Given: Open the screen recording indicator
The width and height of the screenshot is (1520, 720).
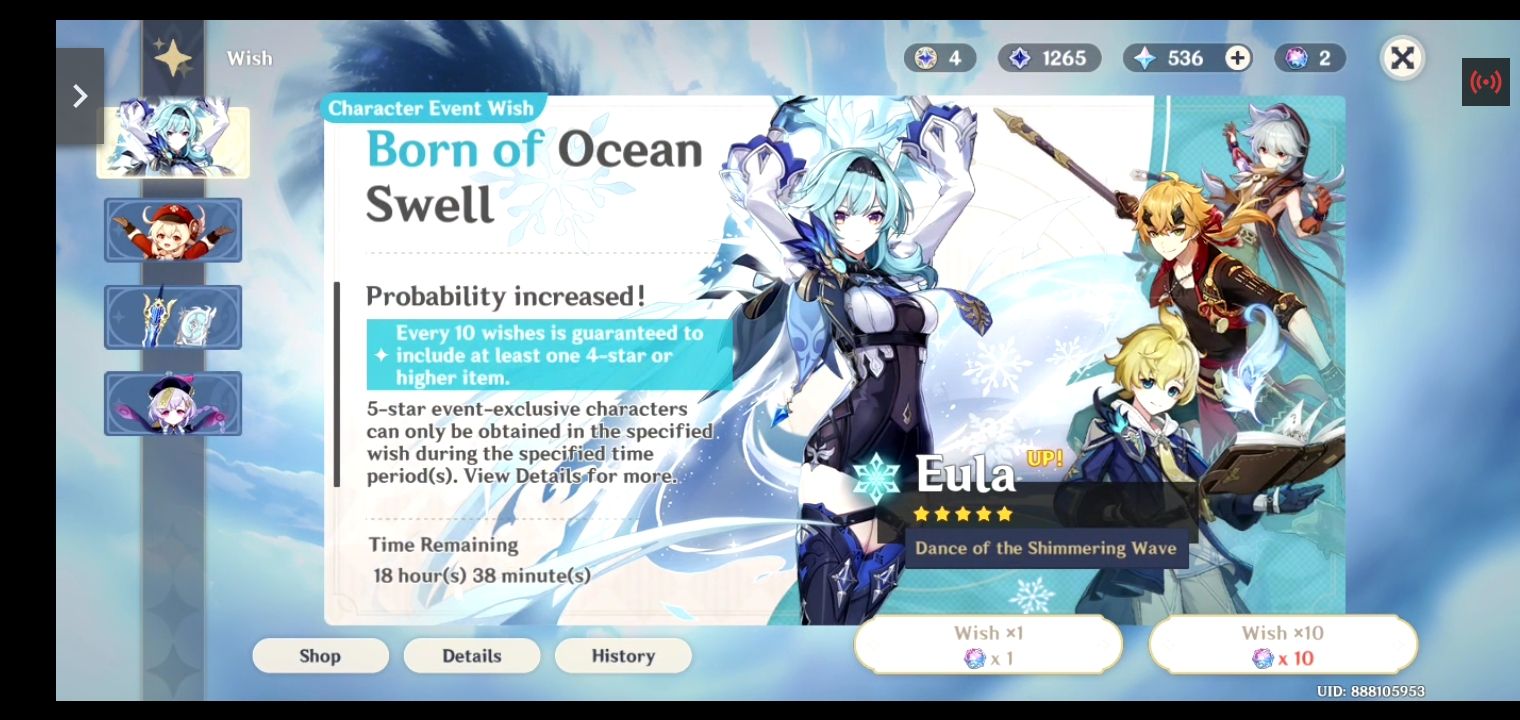Looking at the screenshot, I should point(1486,81).
